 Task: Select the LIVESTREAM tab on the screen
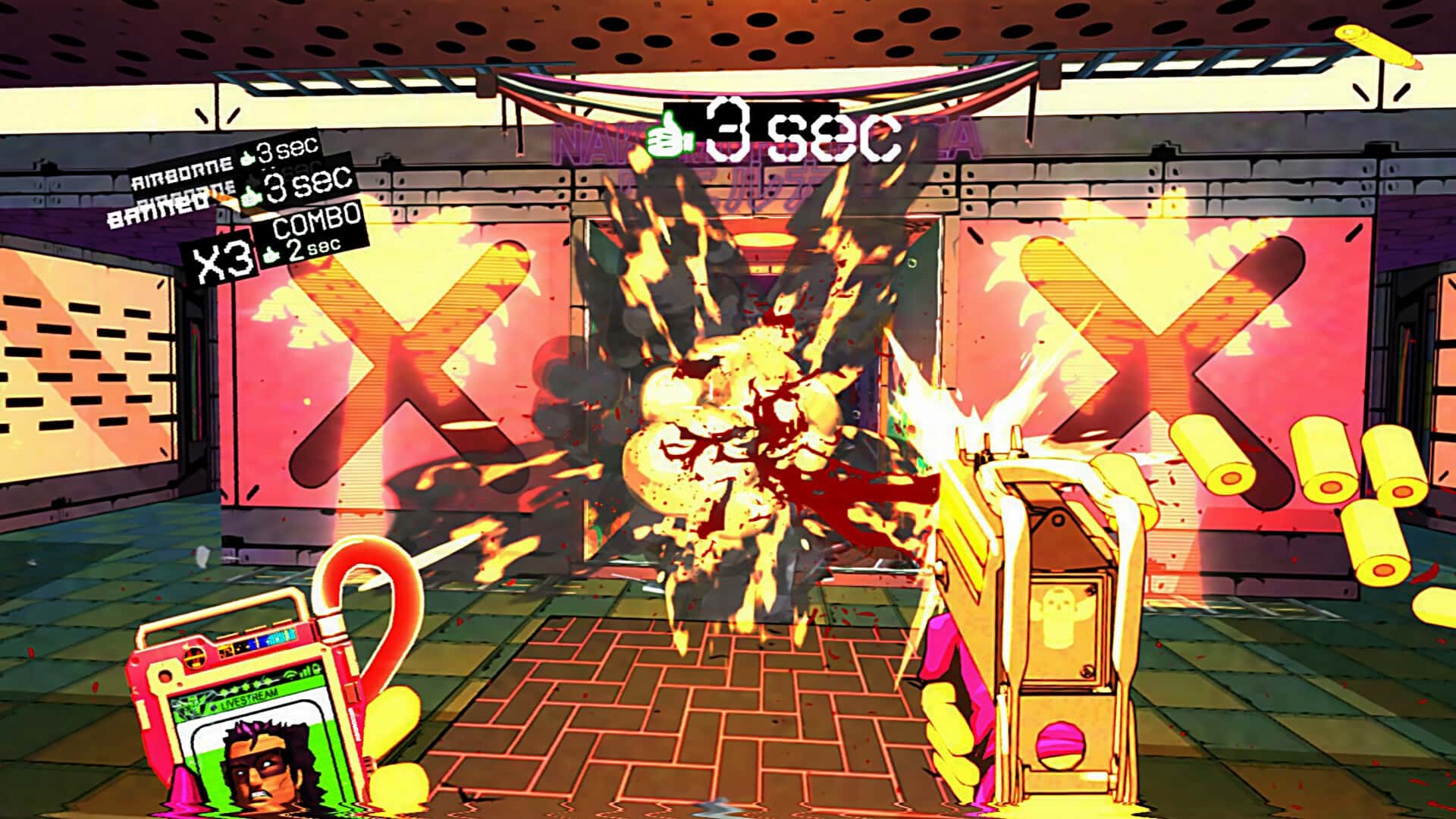pos(245,699)
